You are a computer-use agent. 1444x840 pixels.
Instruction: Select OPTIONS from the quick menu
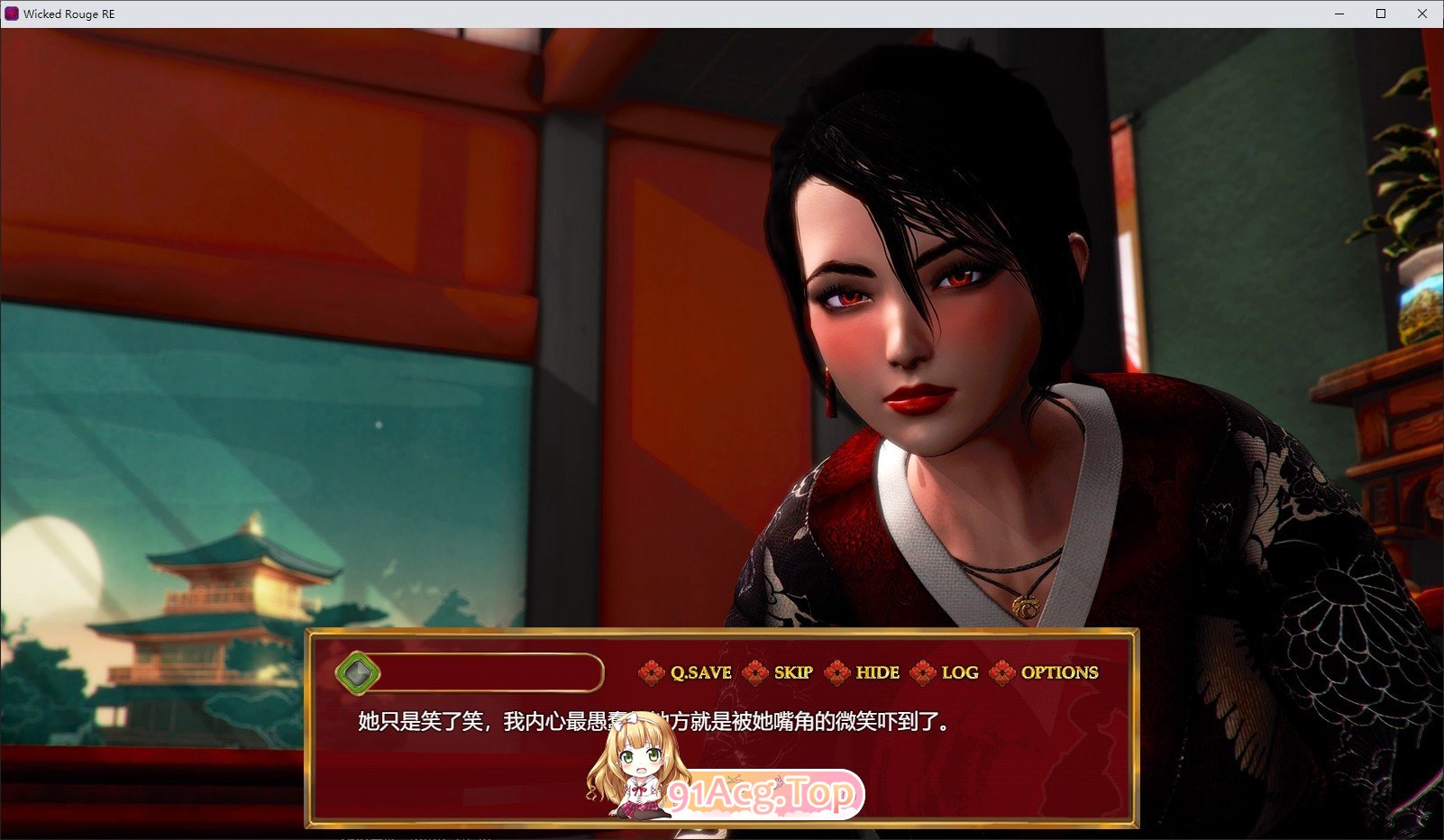(x=1059, y=672)
